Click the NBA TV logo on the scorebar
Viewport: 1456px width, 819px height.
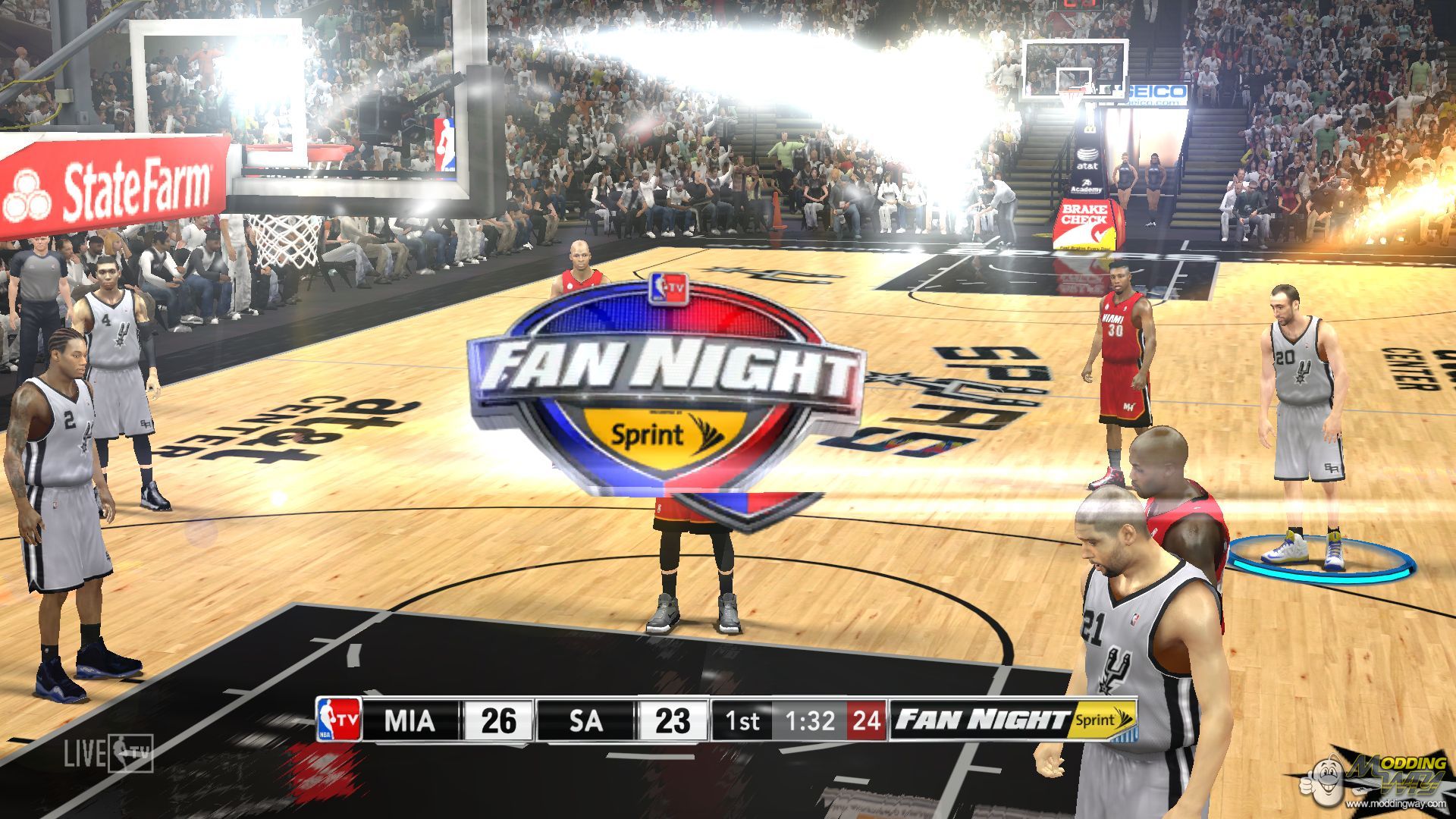[338, 719]
